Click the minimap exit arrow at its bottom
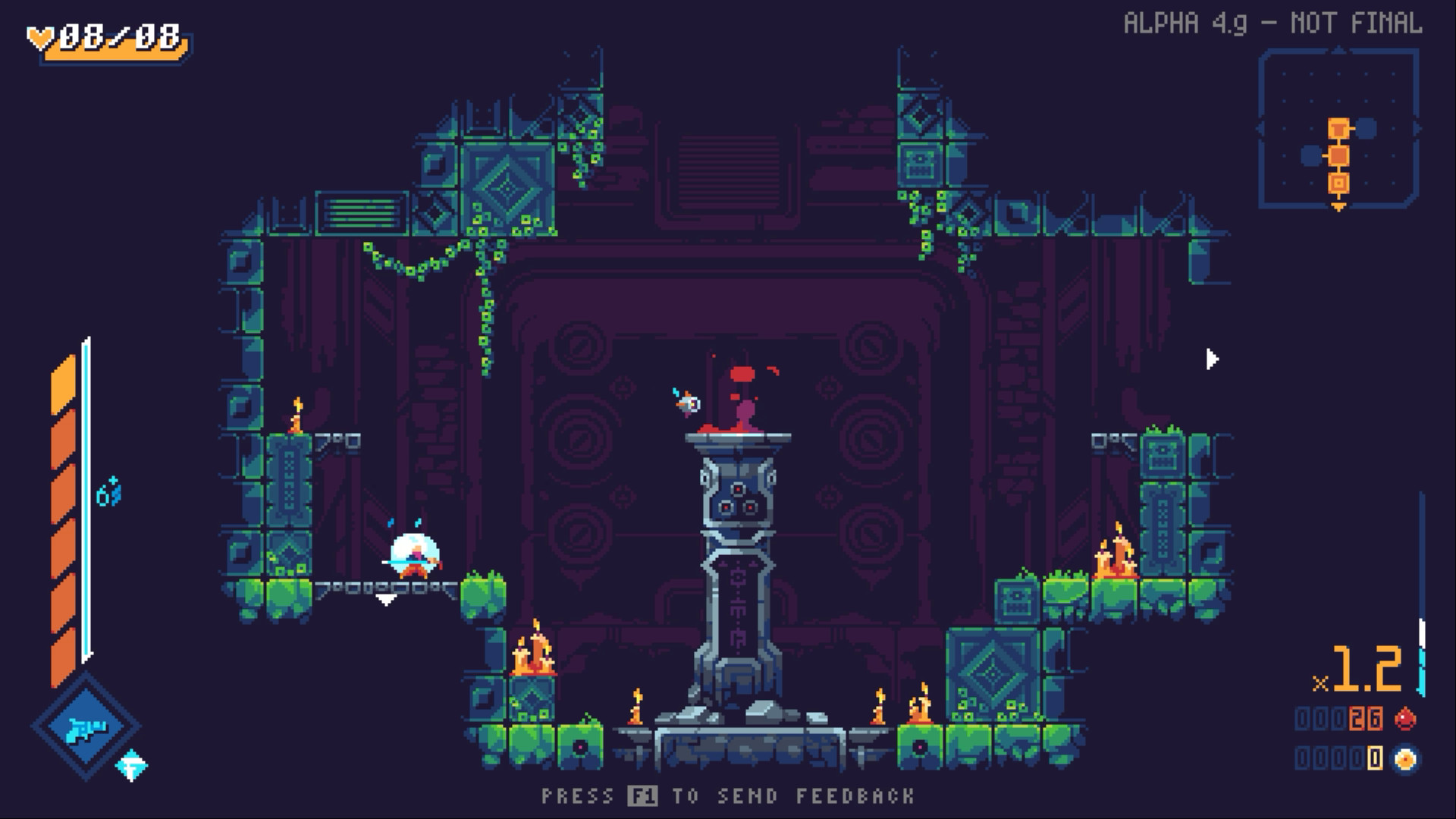The image size is (1456, 819). pos(1338,207)
